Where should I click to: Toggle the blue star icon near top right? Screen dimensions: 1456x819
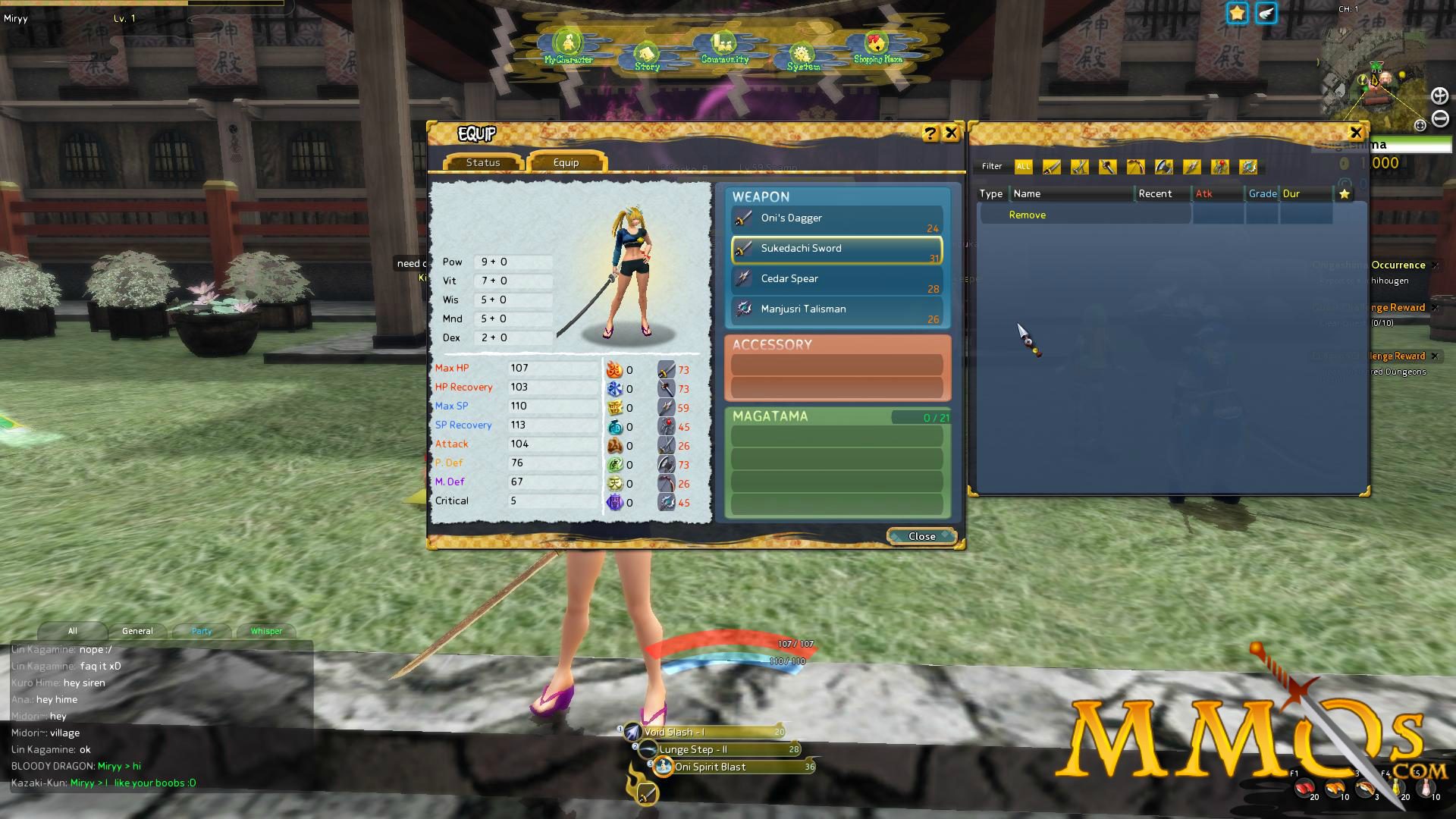(x=1237, y=13)
